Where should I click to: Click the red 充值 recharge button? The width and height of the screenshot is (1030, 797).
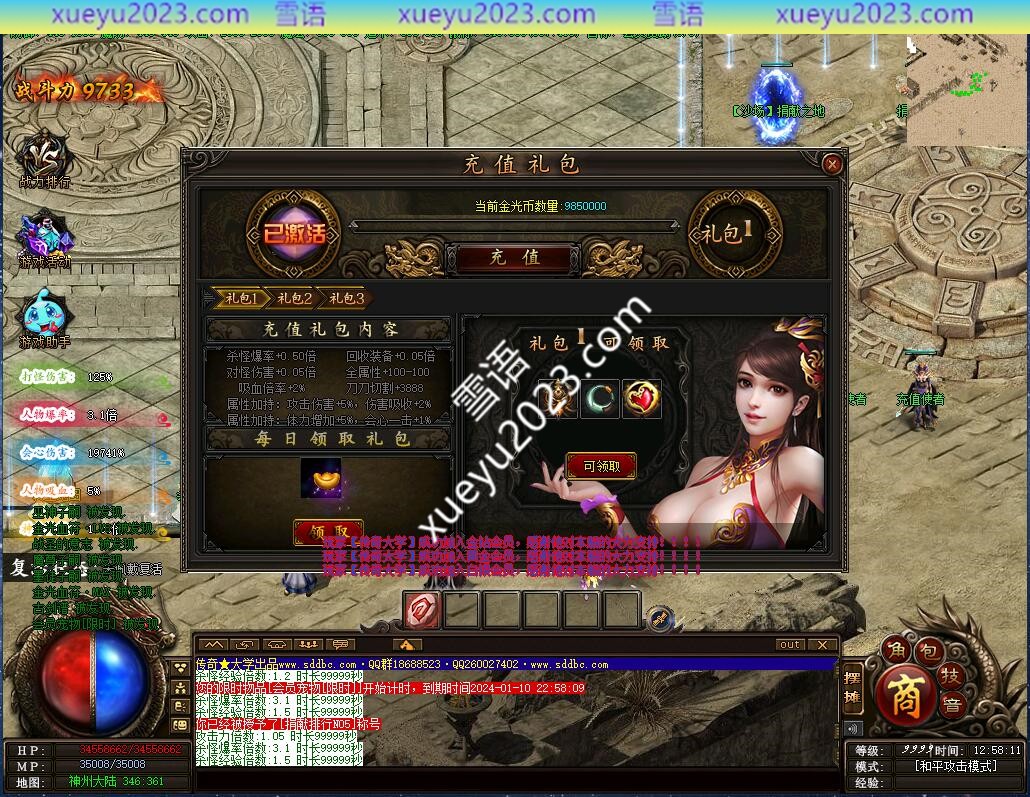514,257
